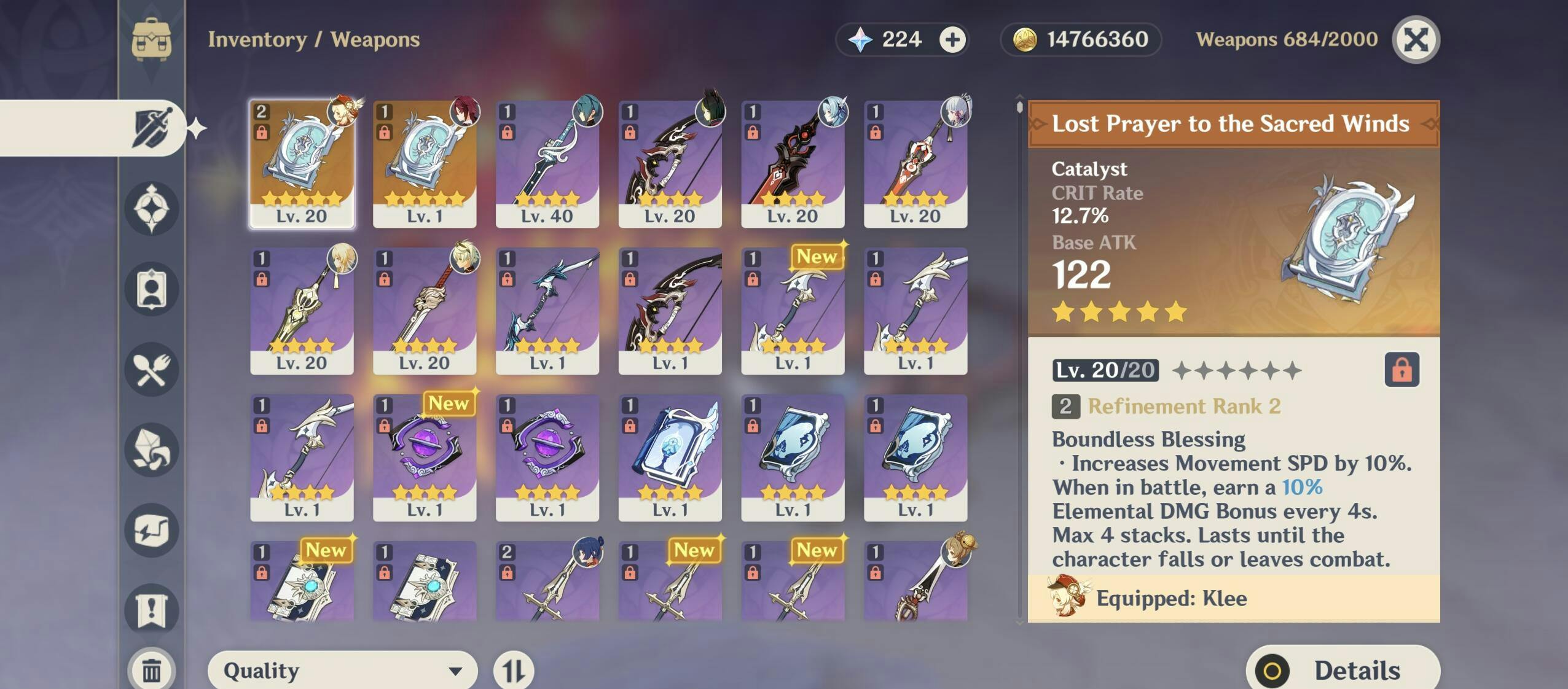Select the New four-star polearm in second row
Viewport: 1568px width, 689px height.
[x=793, y=311]
